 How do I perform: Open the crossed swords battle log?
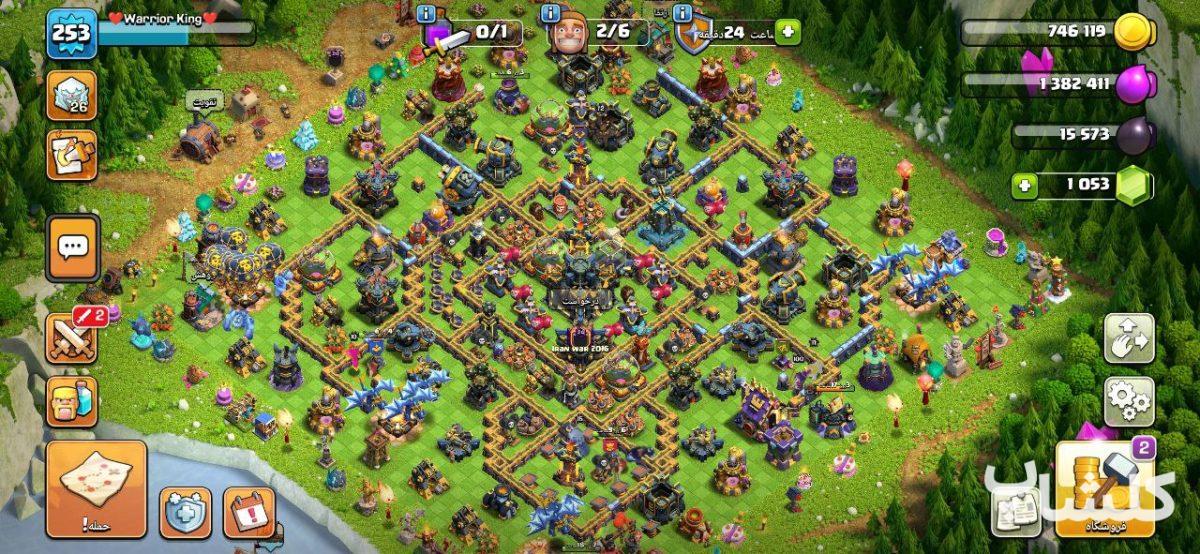[71, 338]
